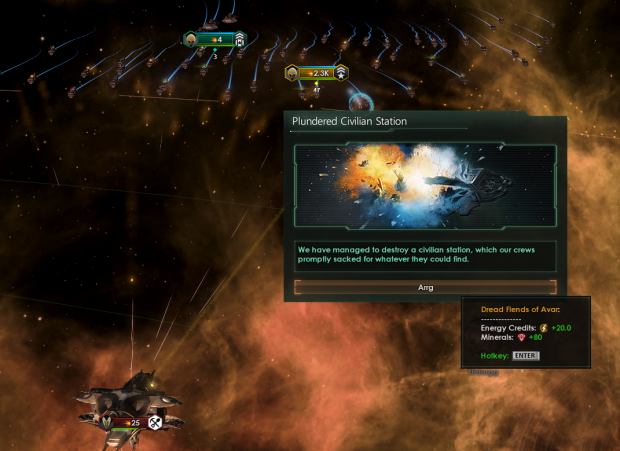Screen dimensions: 620x451
Task: Select the fleet marker showing 2.3K power
Action: [316, 73]
